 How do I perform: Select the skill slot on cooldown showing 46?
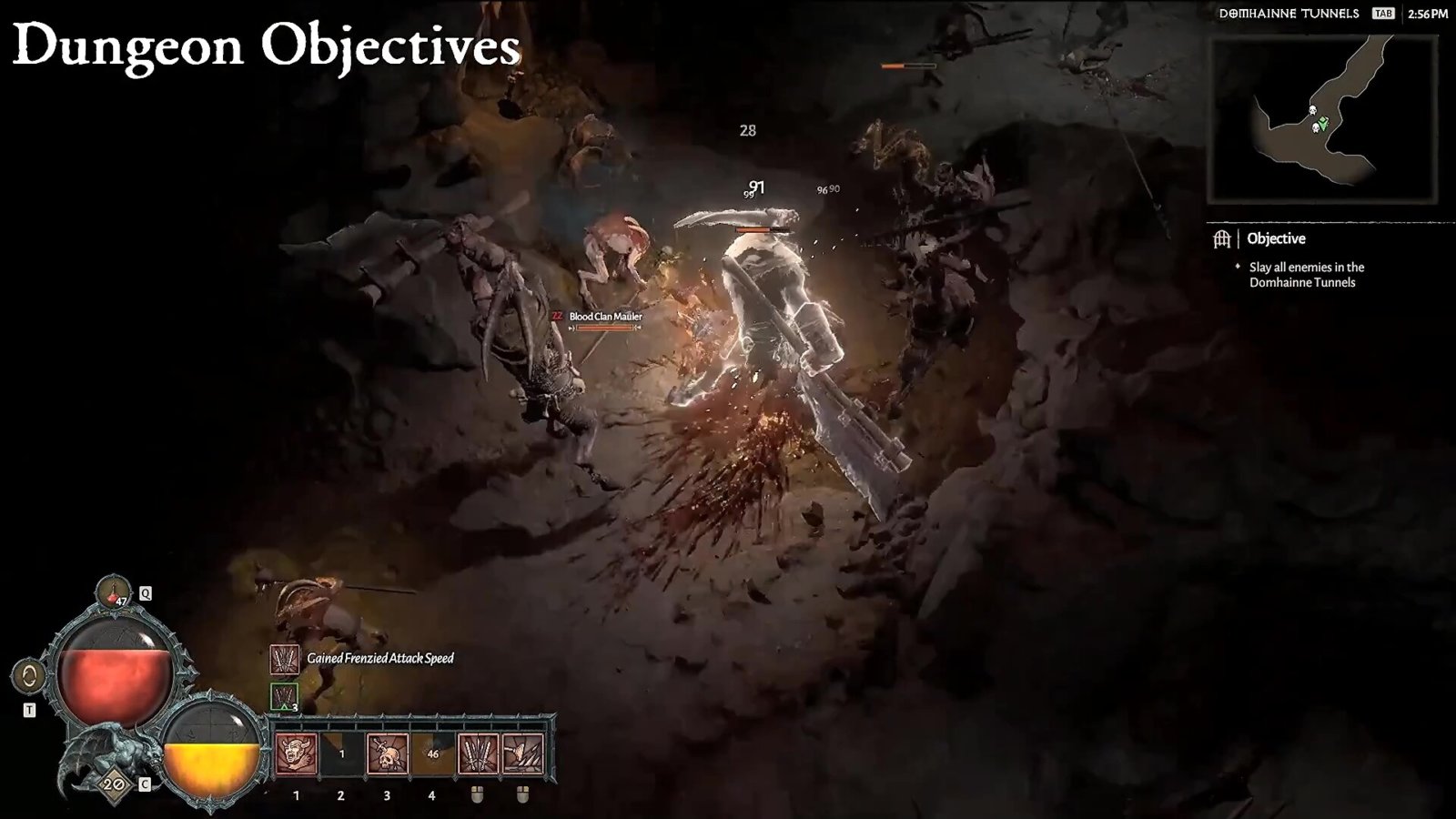point(432,754)
